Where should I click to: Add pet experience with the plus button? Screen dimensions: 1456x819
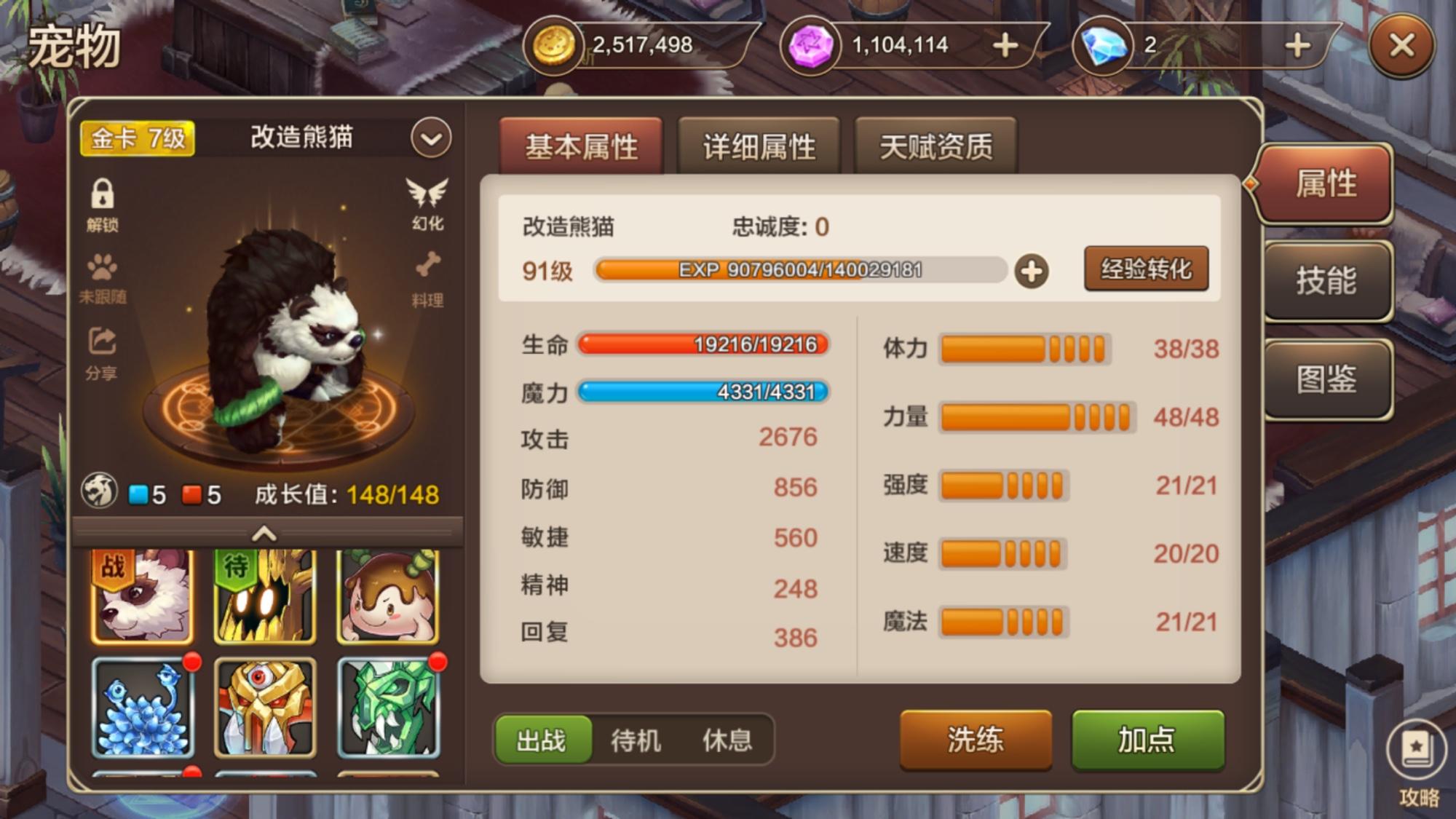tap(1031, 272)
